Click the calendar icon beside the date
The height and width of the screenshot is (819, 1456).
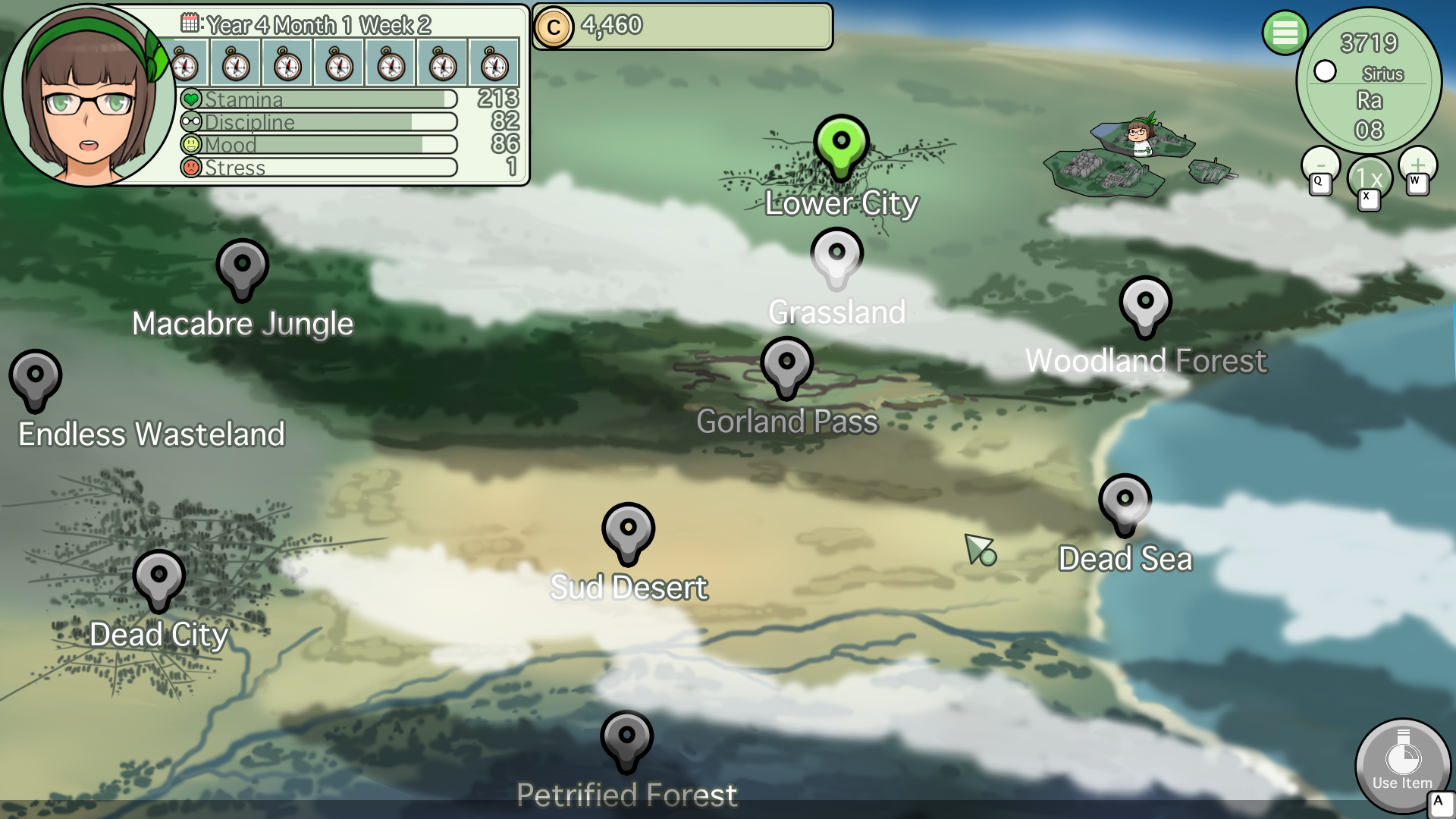tap(190, 23)
